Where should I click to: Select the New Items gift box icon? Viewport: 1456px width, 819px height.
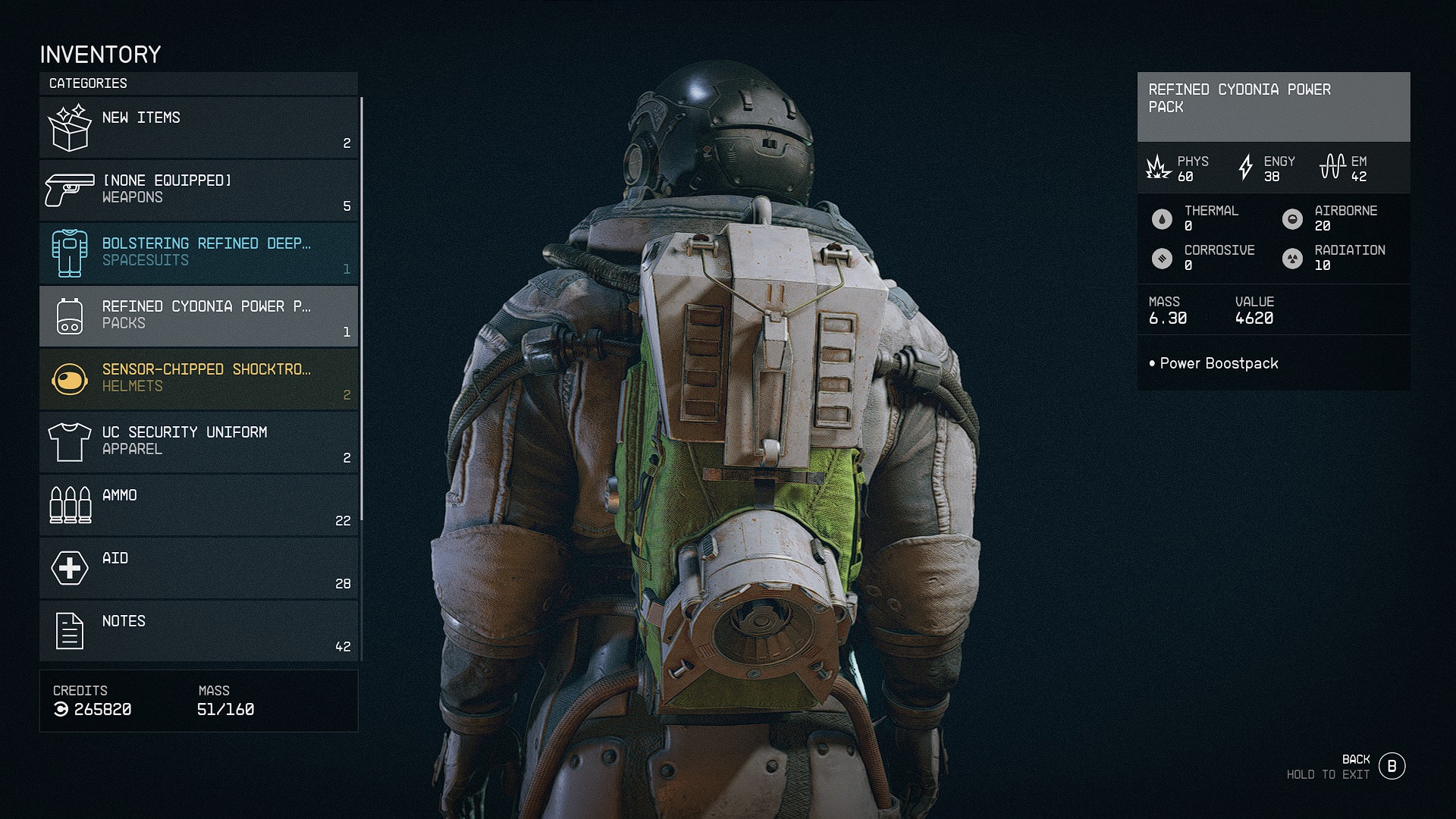click(x=71, y=126)
